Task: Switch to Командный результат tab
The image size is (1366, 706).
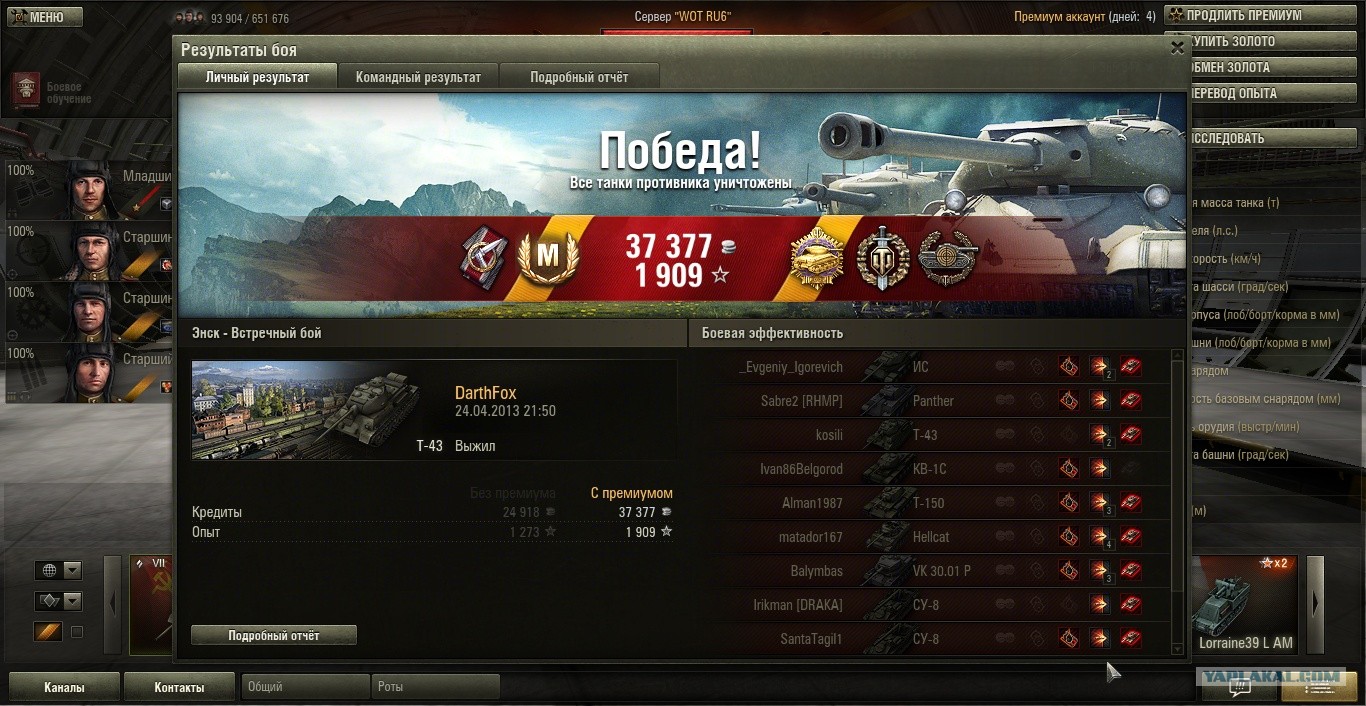Action: [418, 77]
